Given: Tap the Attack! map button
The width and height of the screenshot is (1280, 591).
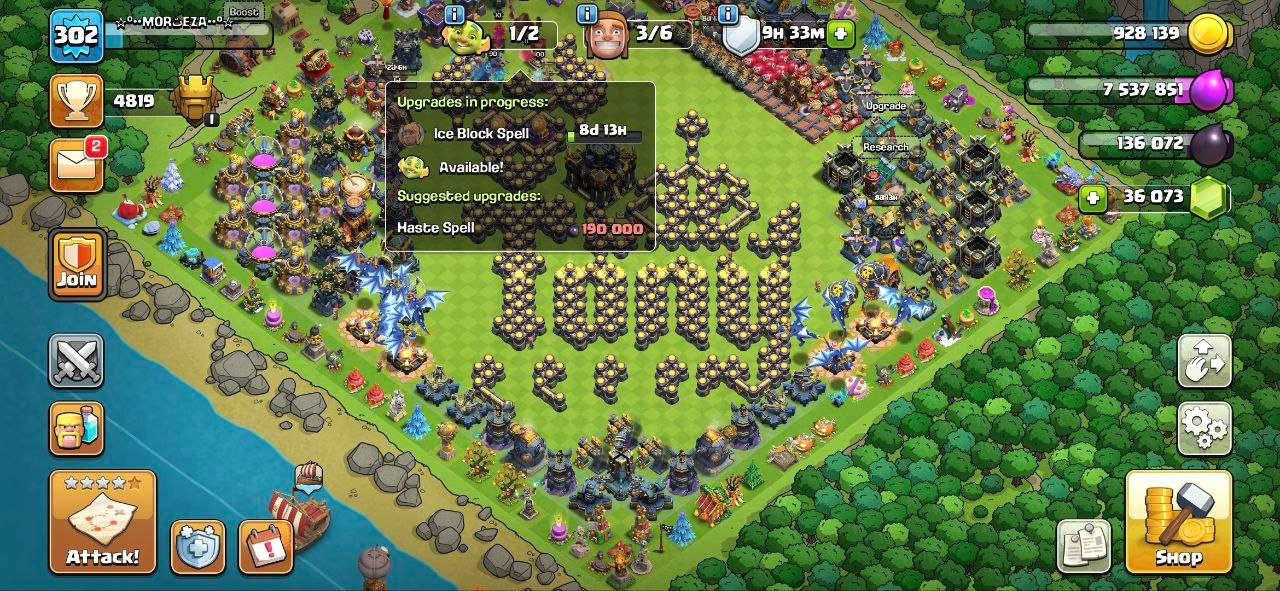Looking at the screenshot, I should pyautogui.click(x=103, y=521).
